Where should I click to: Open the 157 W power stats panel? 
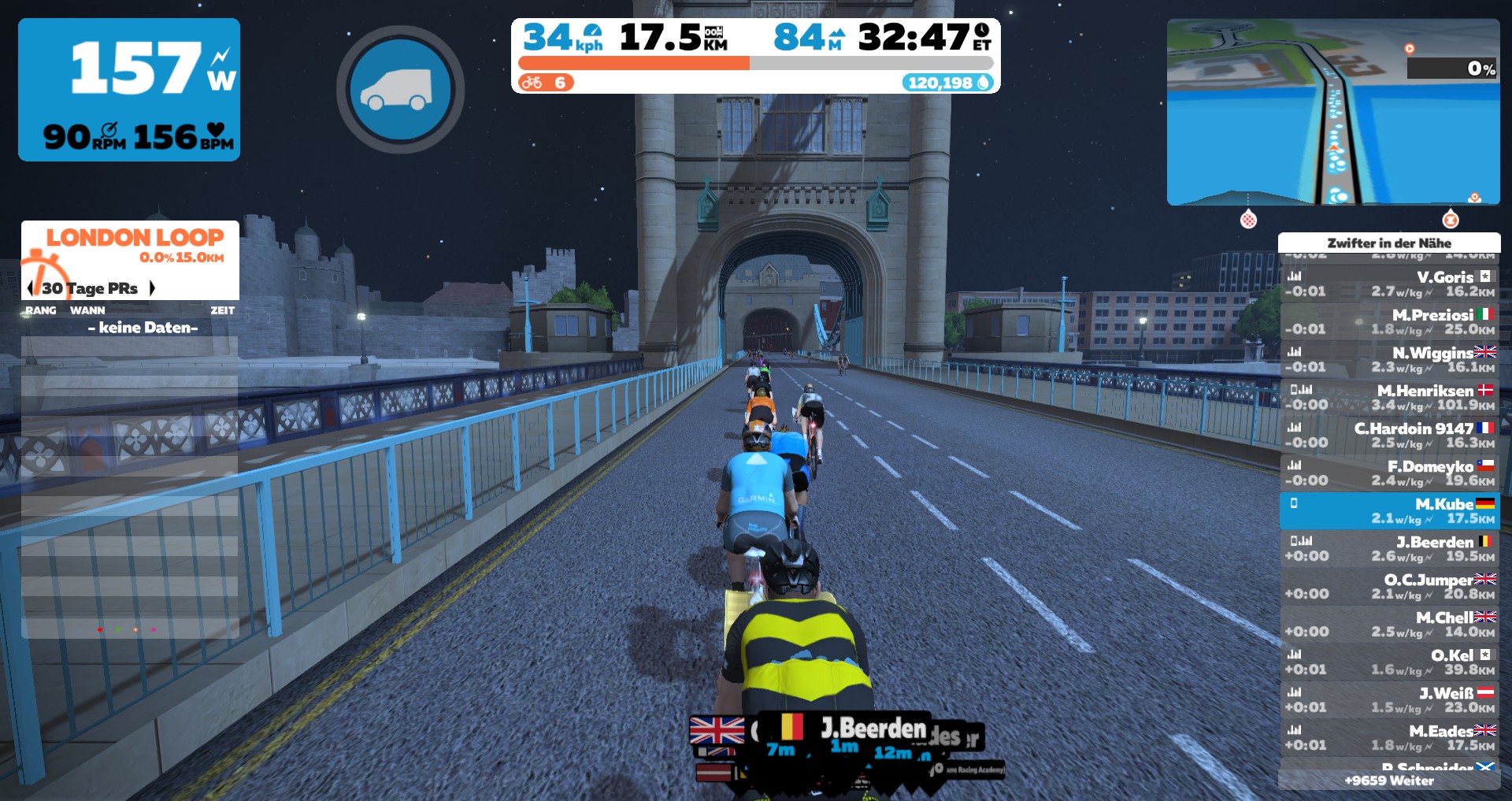tap(129, 90)
